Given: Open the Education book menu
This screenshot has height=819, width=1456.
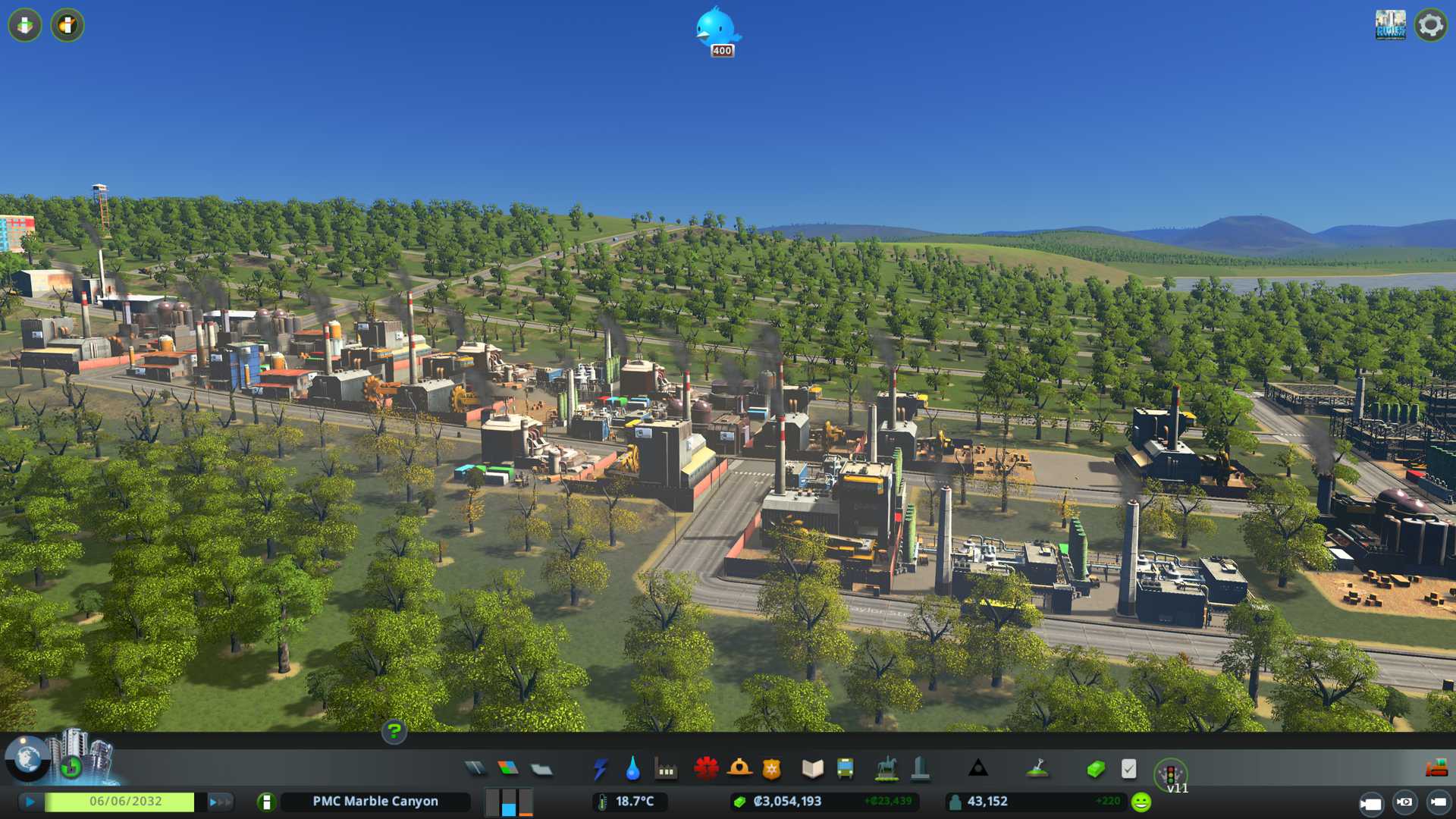Looking at the screenshot, I should point(812,769).
